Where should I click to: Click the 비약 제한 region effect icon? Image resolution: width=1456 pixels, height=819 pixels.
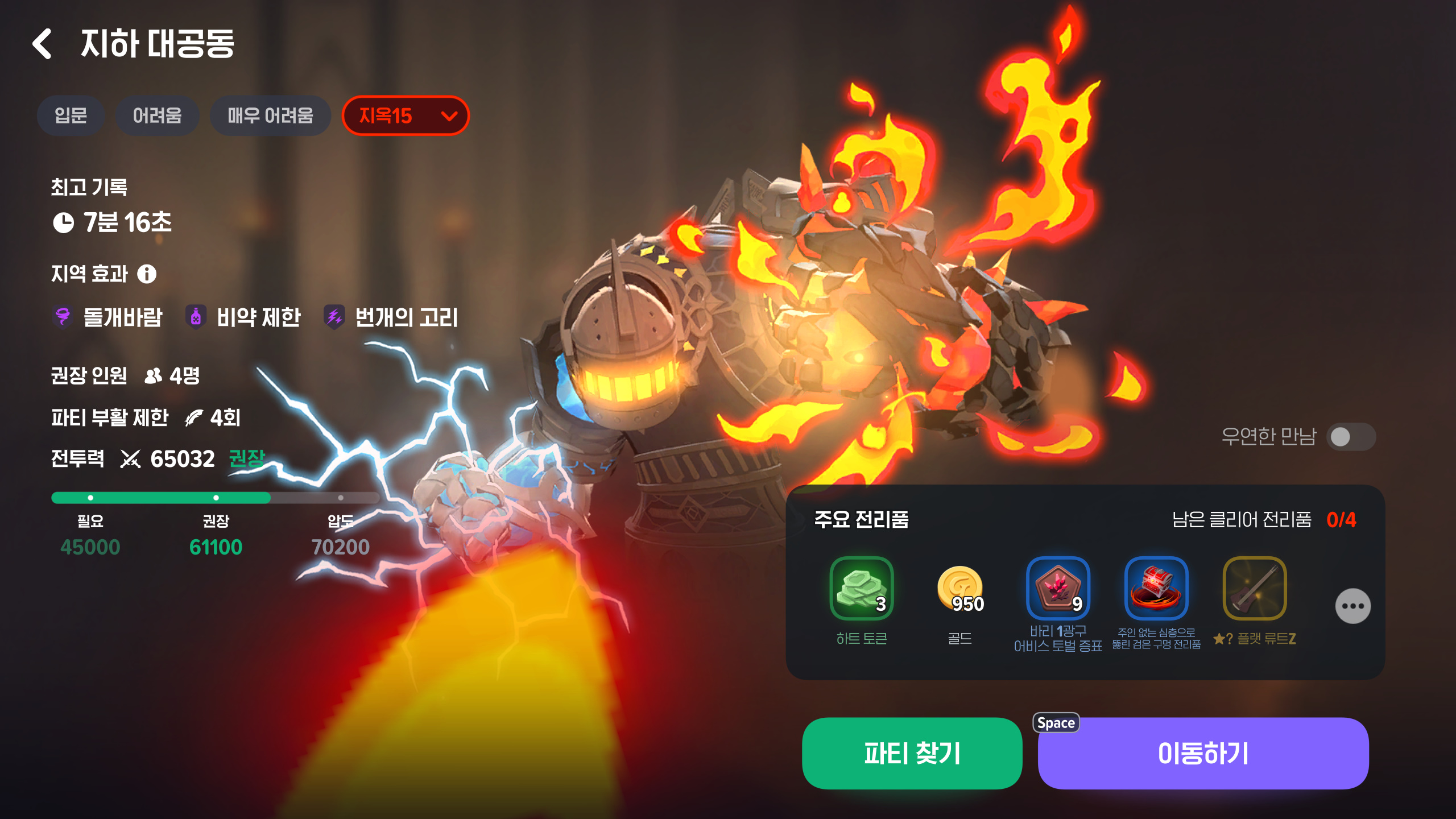196,317
